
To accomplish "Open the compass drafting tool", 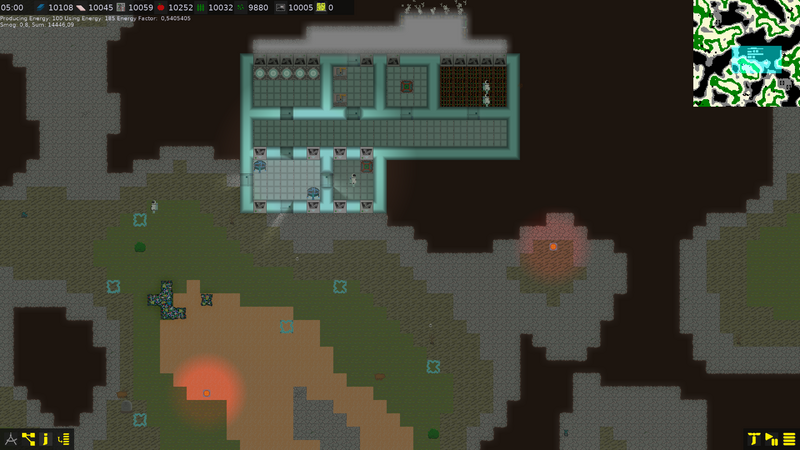I will (x=11, y=438).
